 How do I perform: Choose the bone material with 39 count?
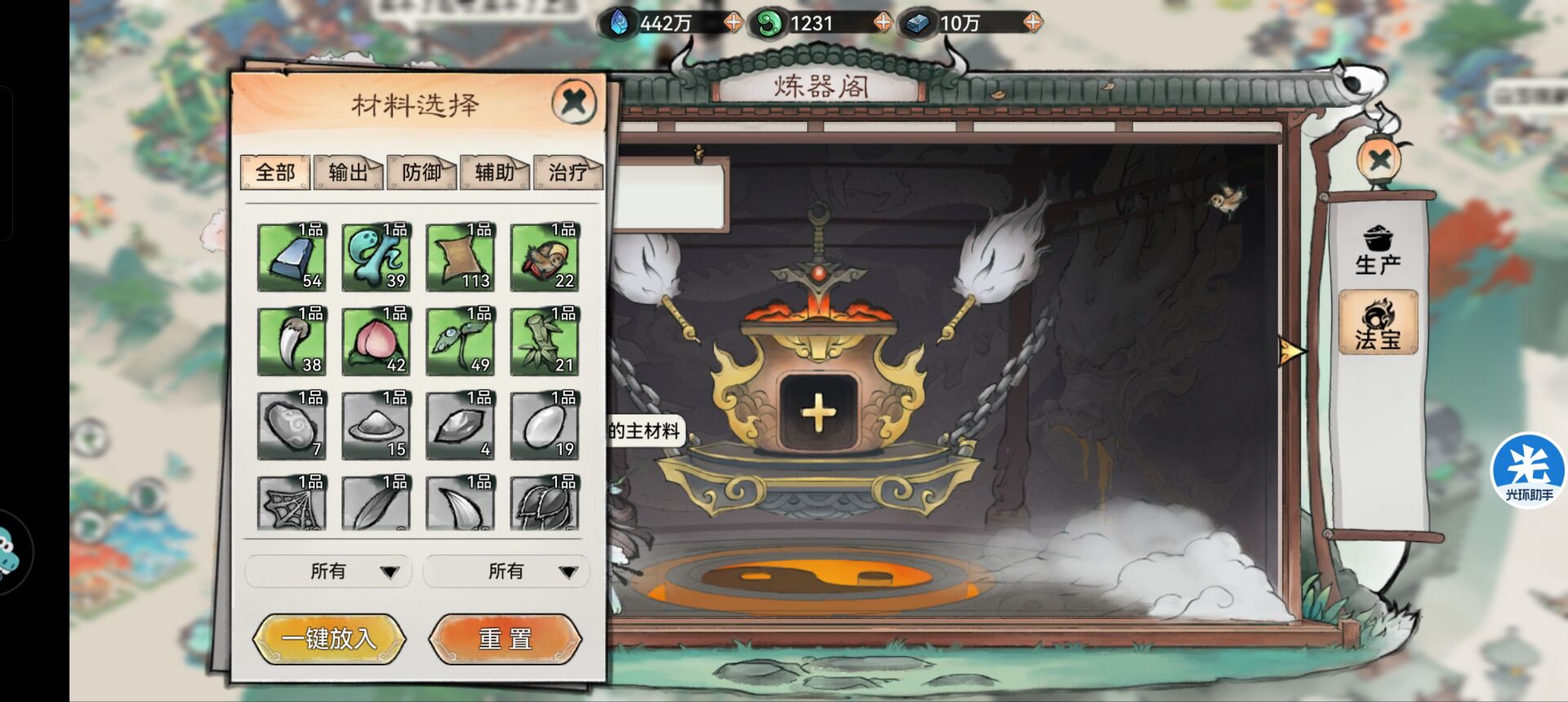click(376, 257)
